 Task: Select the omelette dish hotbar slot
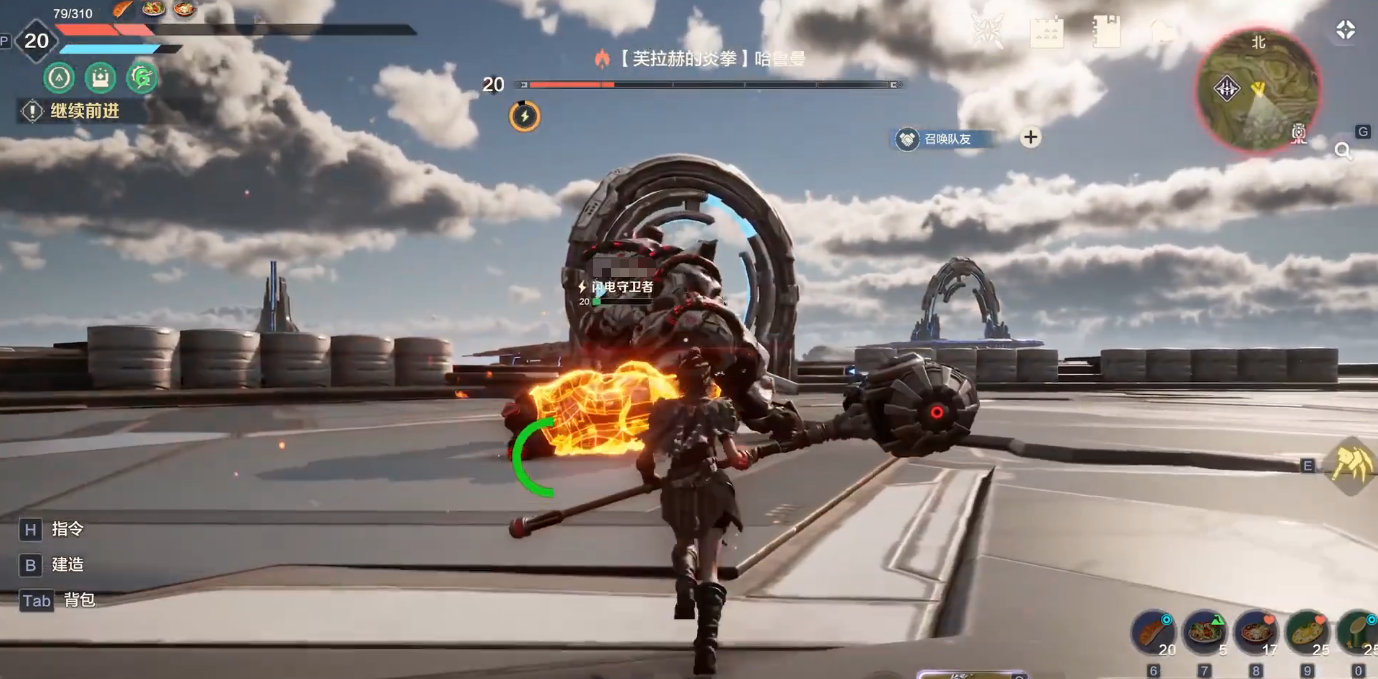[1307, 633]
